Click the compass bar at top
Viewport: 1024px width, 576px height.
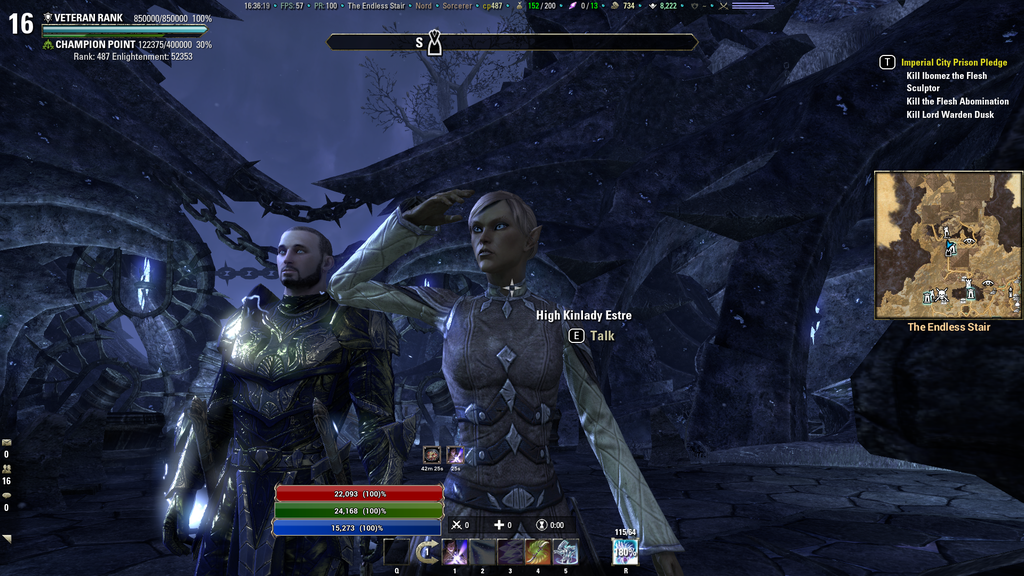(x=512, y=42)
